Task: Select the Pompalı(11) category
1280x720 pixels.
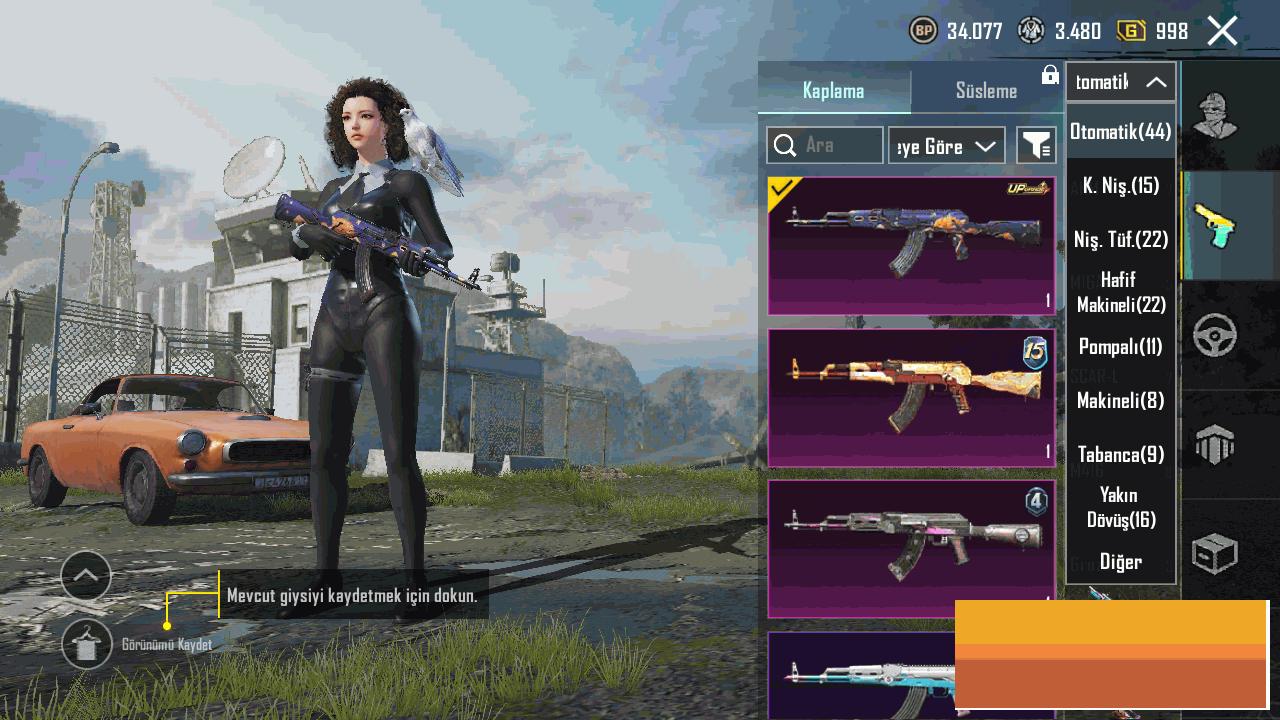Action: click(1120, 347)
